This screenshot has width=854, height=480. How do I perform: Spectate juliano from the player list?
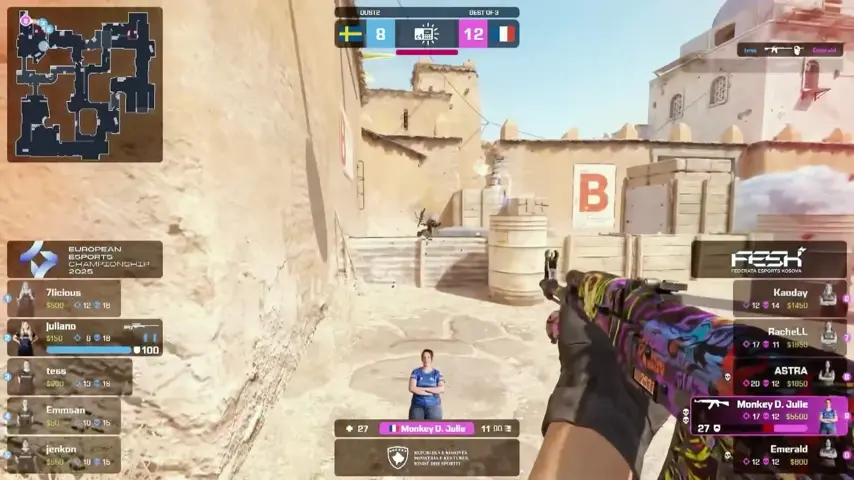pyautogui.click(x=84, y=337)
